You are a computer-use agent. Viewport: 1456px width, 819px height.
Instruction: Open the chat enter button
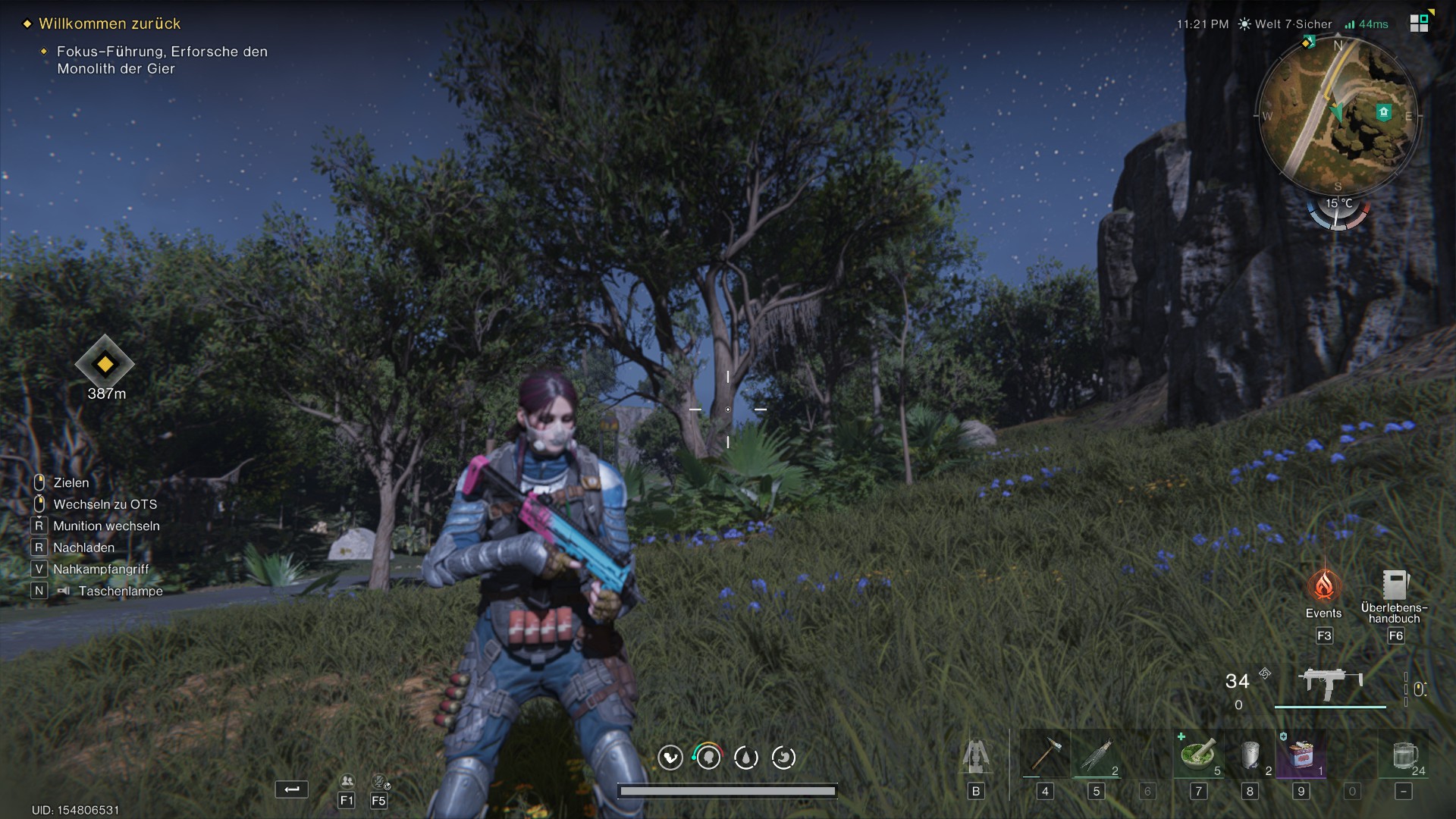coord(292,789)
